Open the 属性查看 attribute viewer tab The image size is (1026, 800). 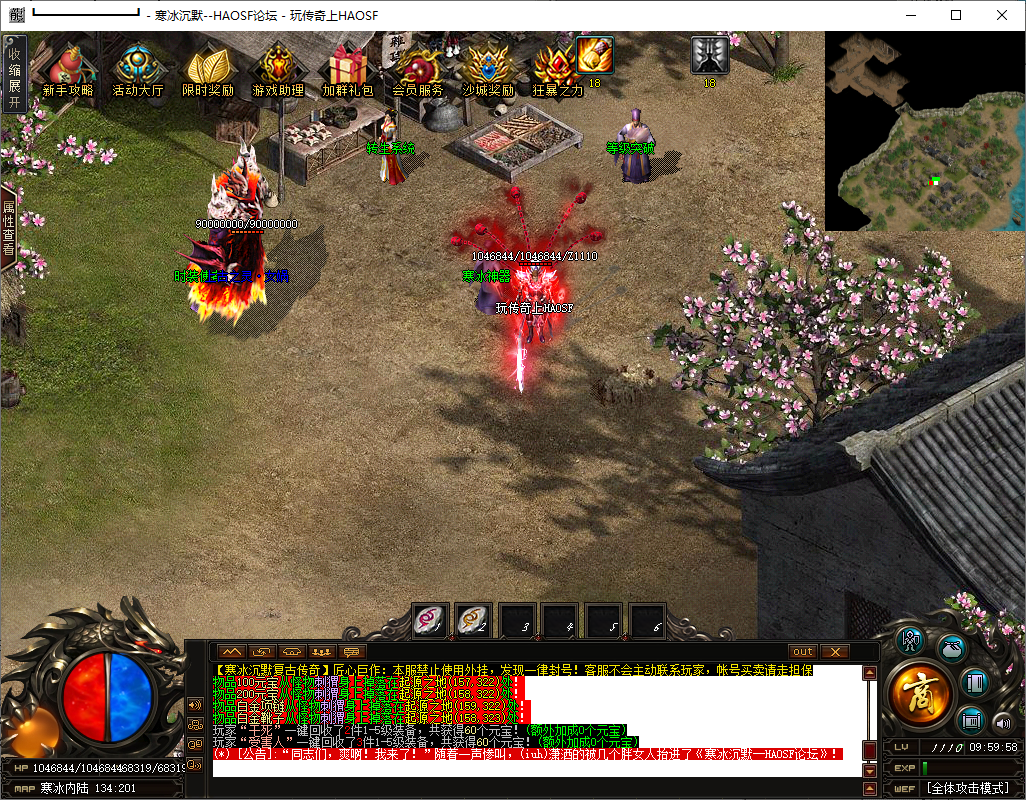point(9,228)
